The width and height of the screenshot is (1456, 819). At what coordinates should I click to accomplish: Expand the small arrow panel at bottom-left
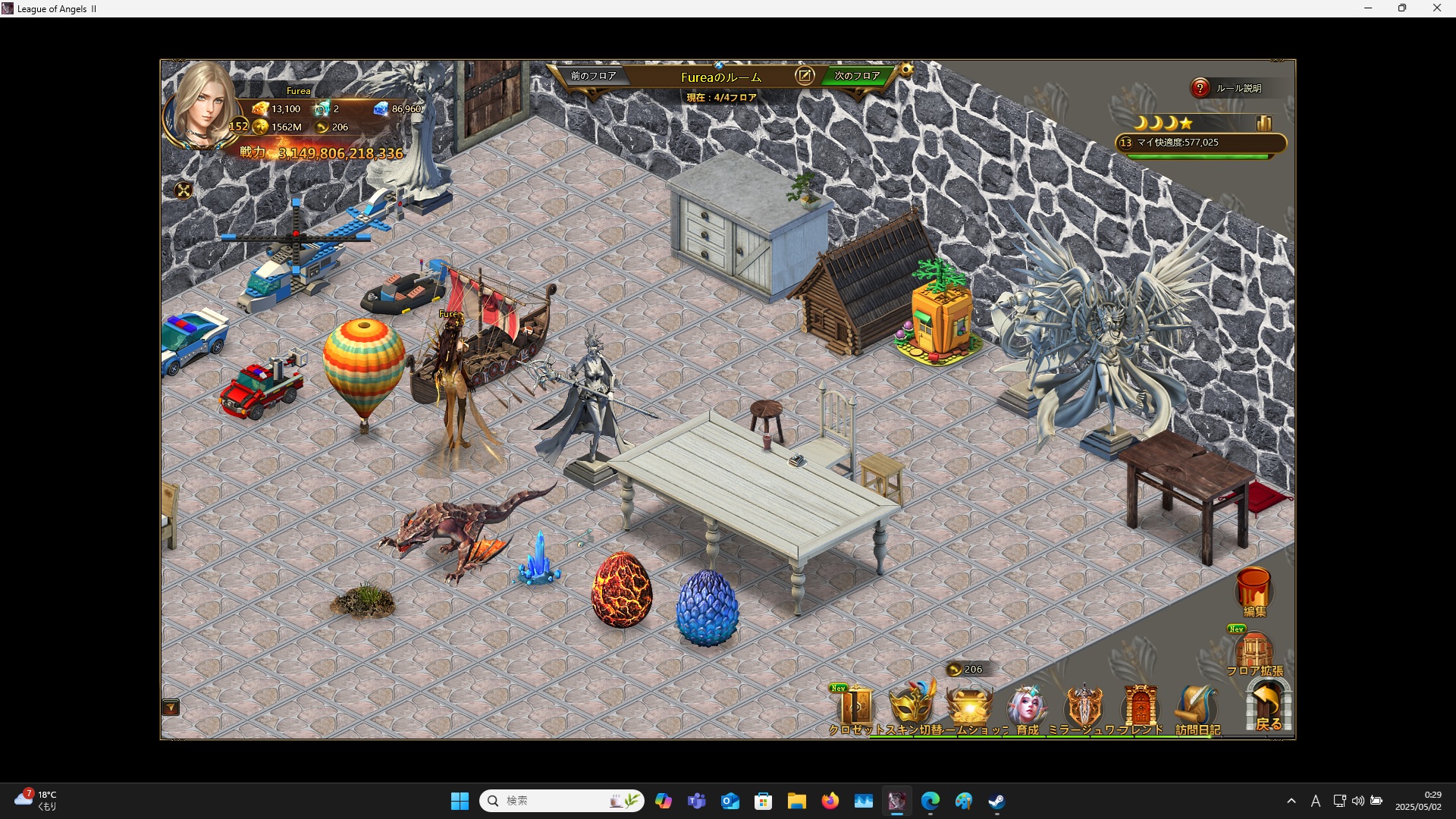click(x=171, y=708)
